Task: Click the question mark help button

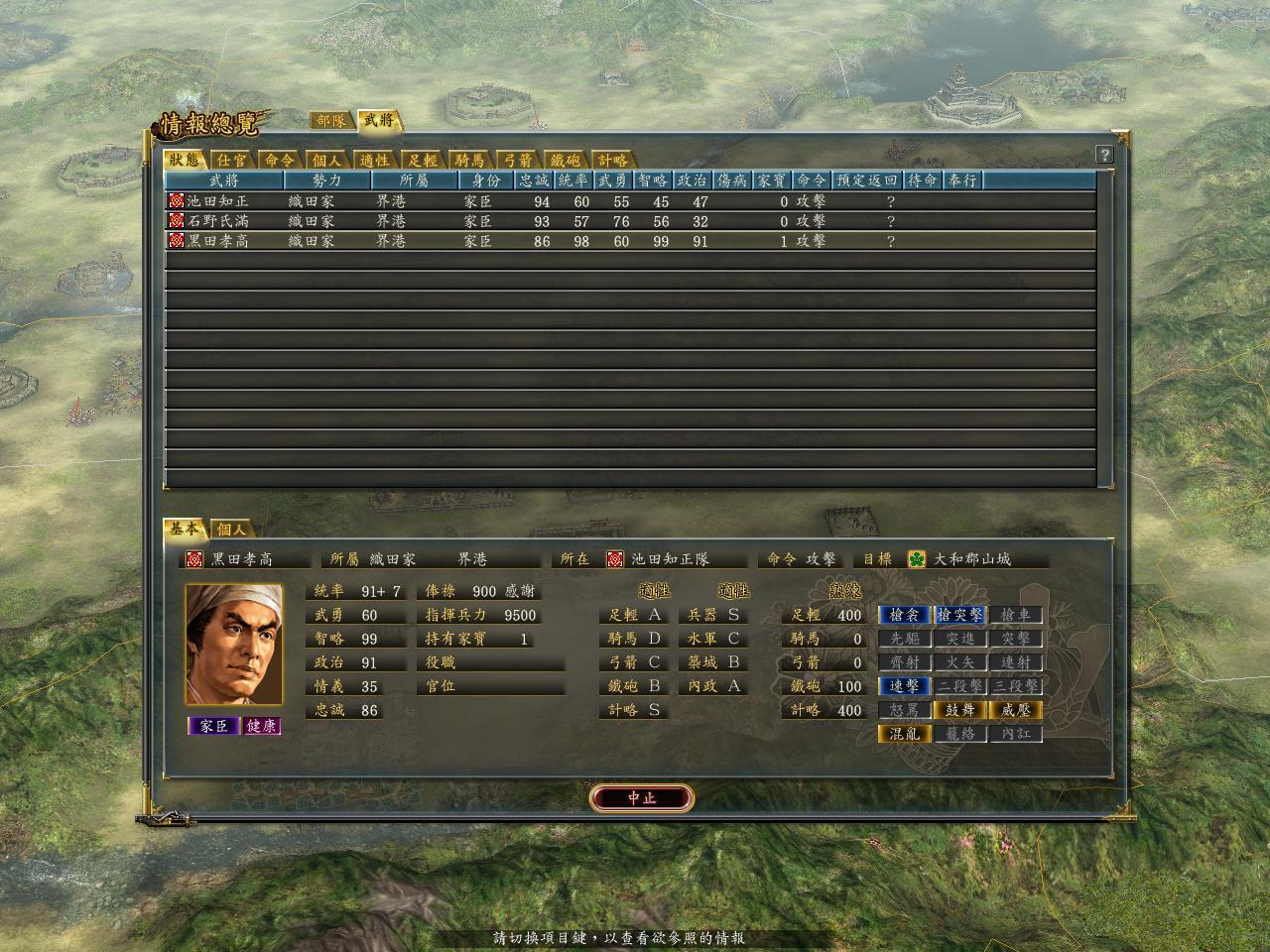Action: click(1104, 155)
